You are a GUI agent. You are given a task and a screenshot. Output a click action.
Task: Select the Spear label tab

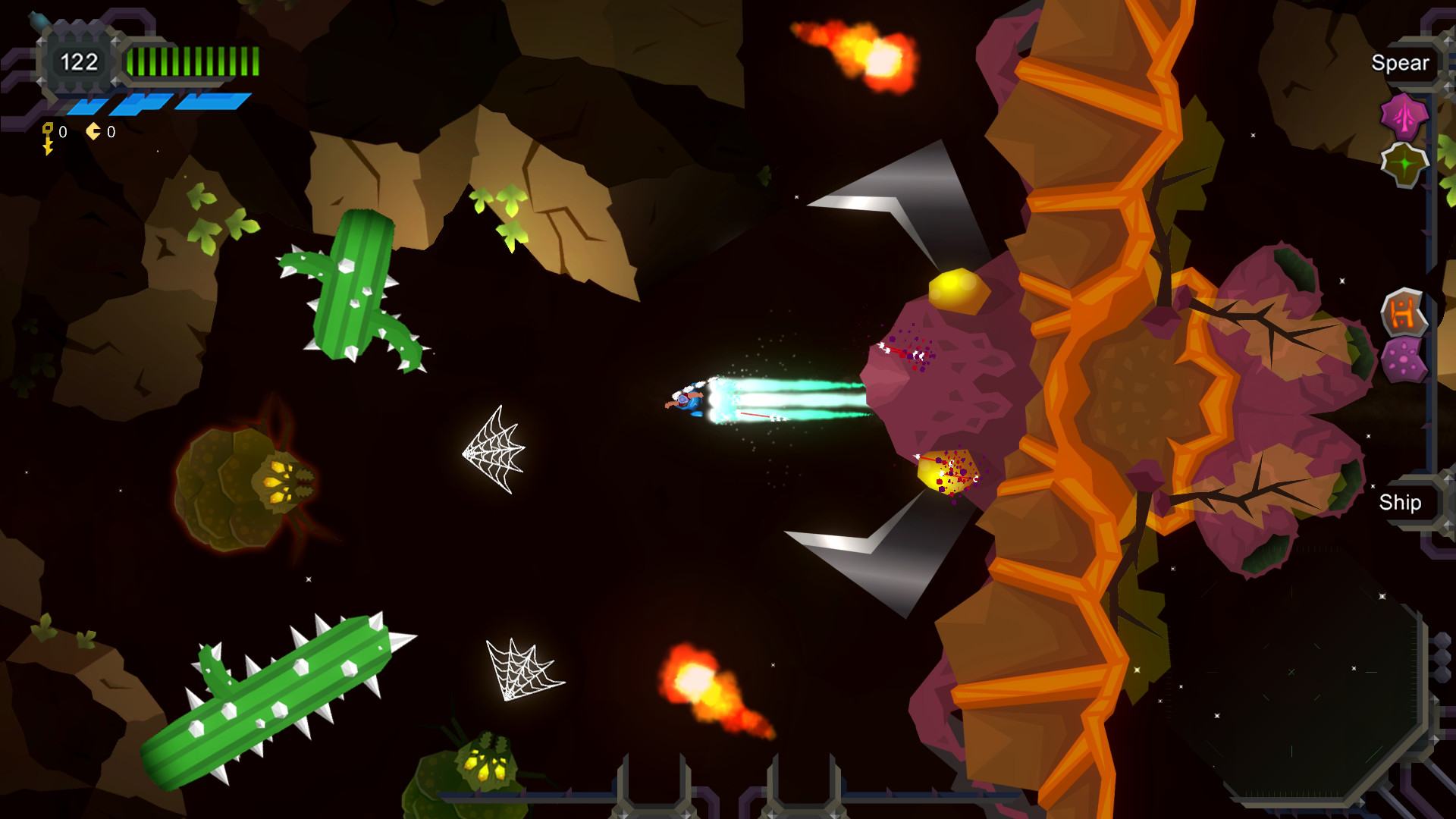point(1399,63)
